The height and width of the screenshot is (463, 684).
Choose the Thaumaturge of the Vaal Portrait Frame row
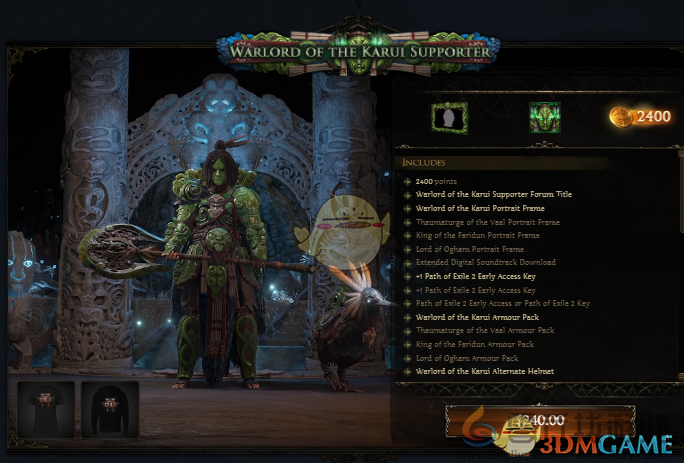(473, 222)
